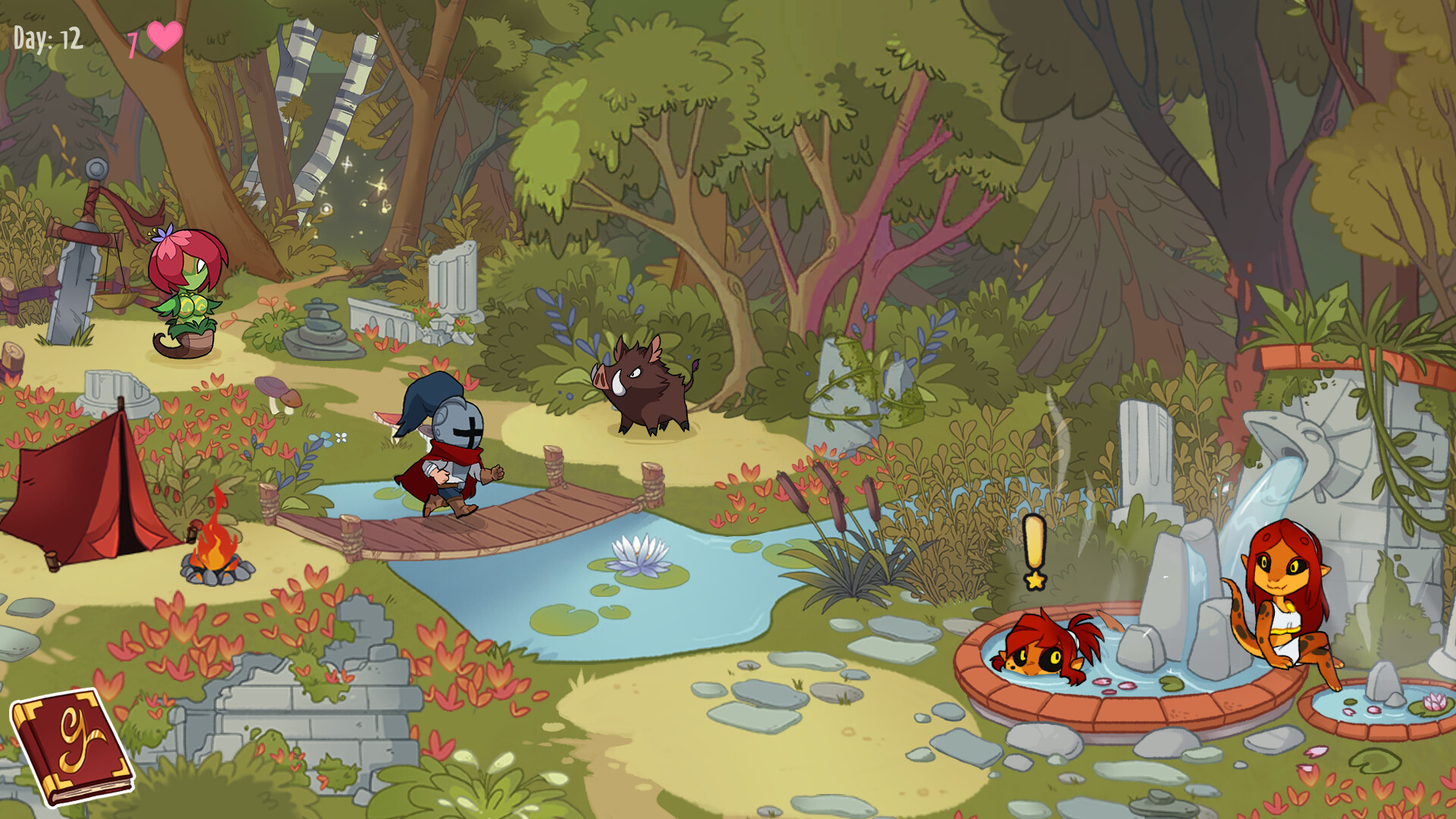Click the pink heart gauge numeral seven

[x=135, y=36]
